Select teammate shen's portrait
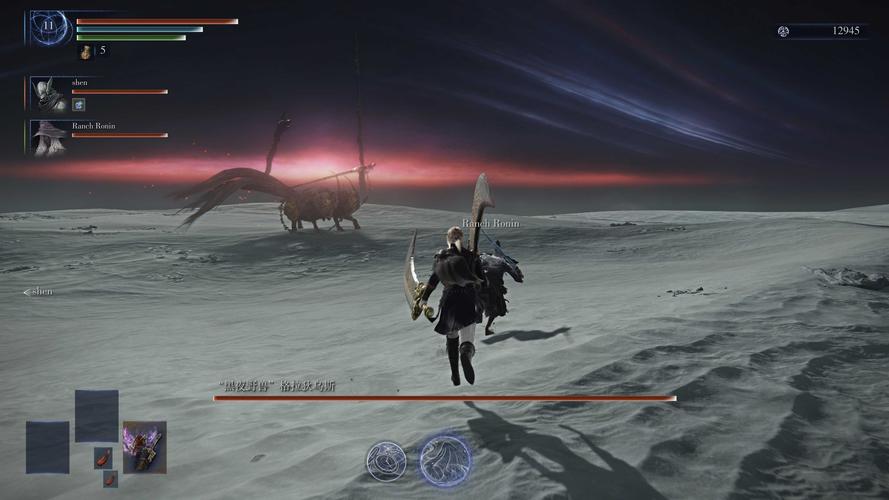This screenshot has width=889, height=500. click(x=48, y=93)
